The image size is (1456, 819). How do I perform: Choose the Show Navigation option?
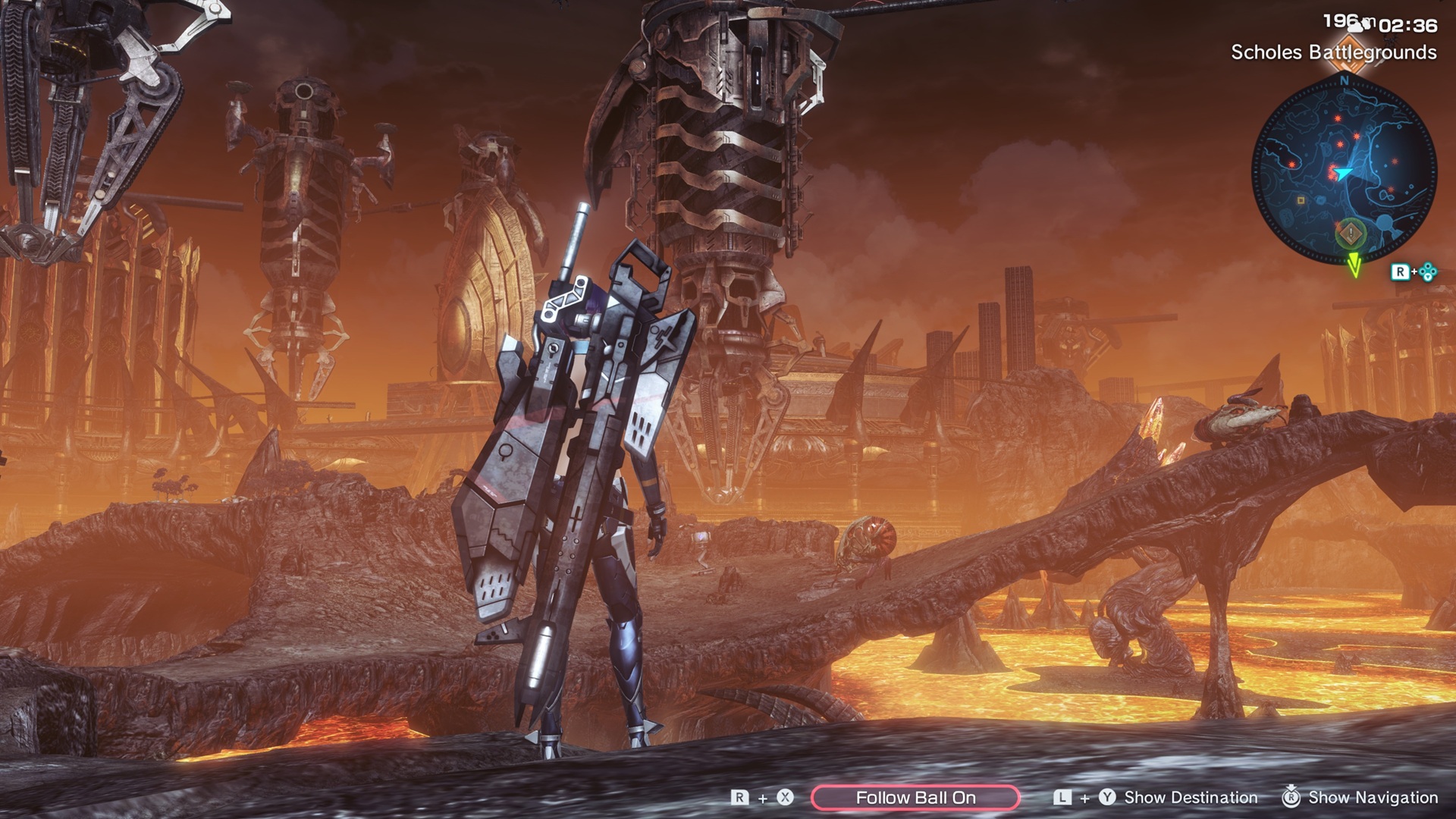pos(1373,797)
